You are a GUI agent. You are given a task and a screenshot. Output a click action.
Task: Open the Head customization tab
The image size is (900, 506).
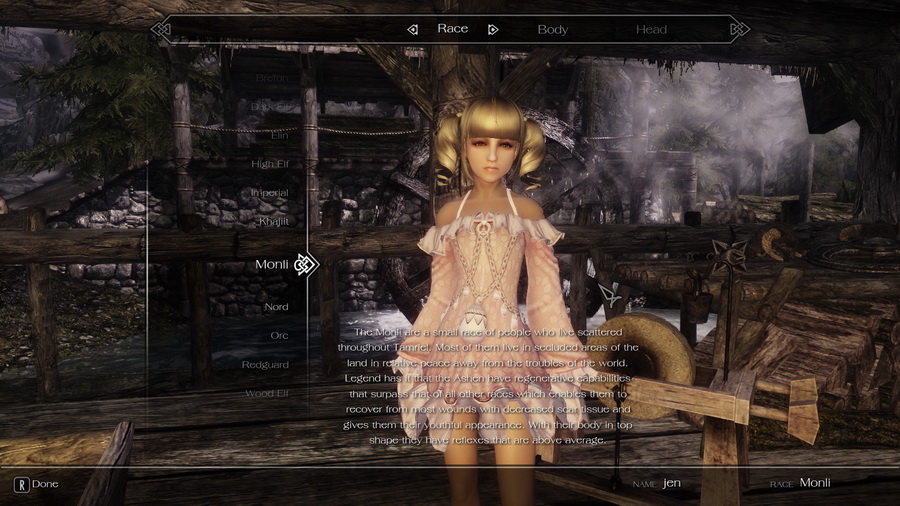[651, 29]
